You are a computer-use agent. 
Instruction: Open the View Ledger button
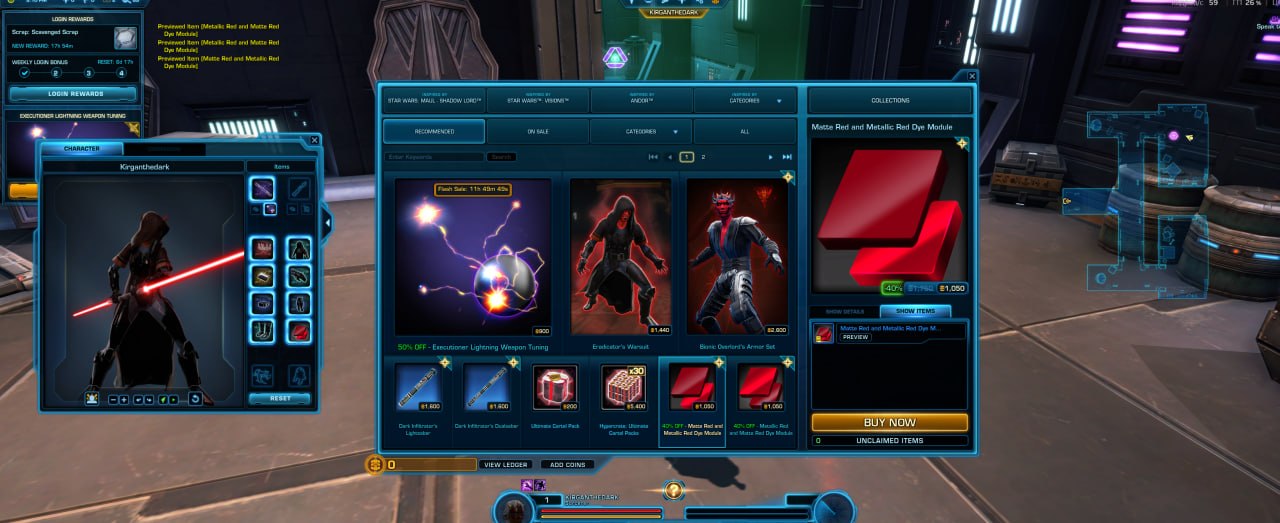[x=505, y=465]
